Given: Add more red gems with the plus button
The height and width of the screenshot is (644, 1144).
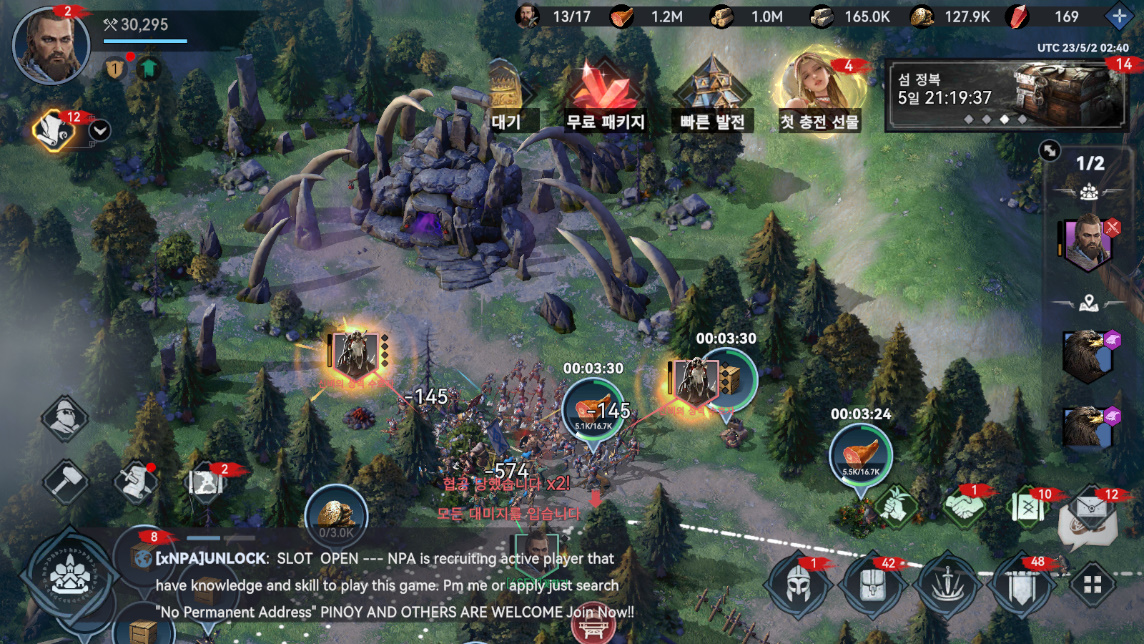Looking at the screenshot, I should (x=1119, y=16).
